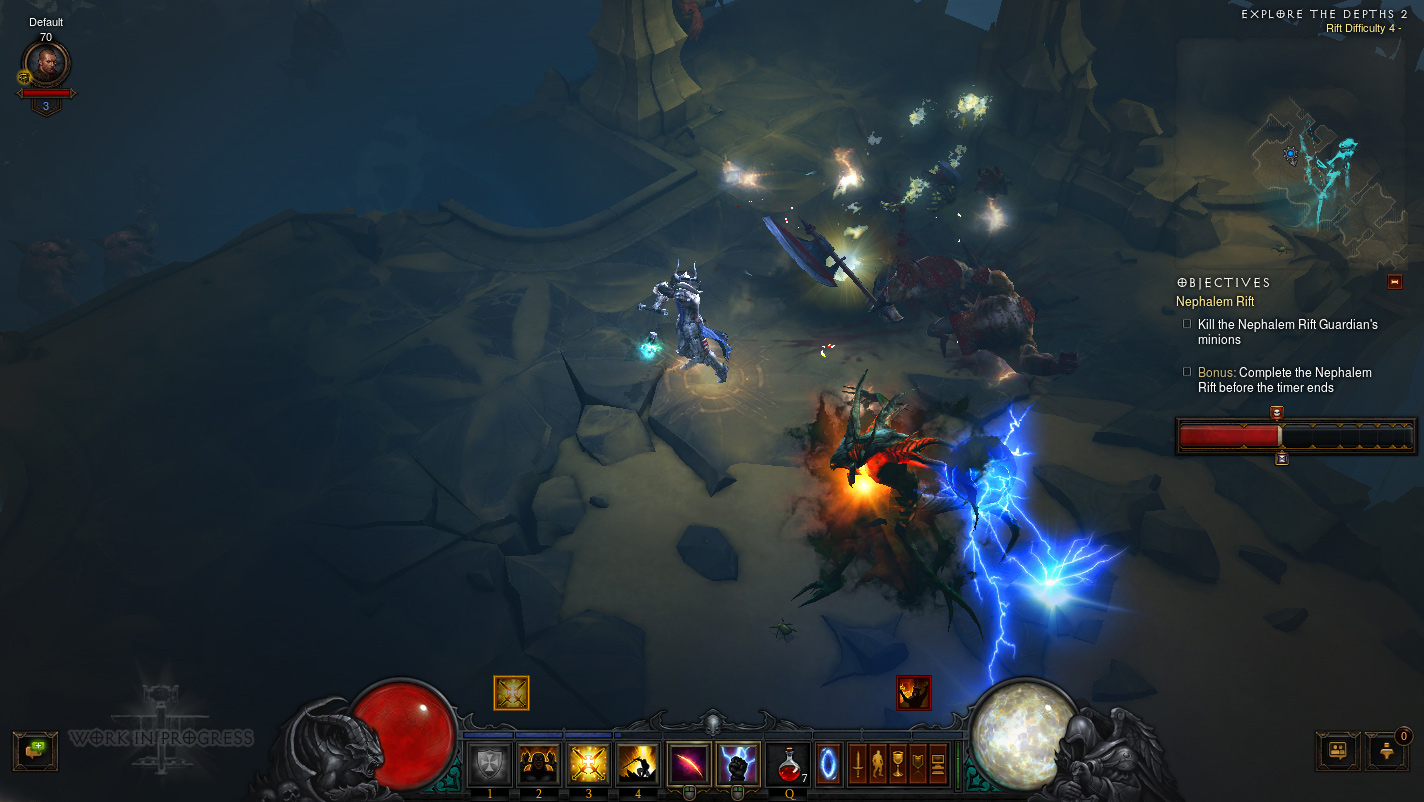
Task: Cast the leaping warrior skill in slot 4
Action: pyautogui.click(x=638, y=764)
